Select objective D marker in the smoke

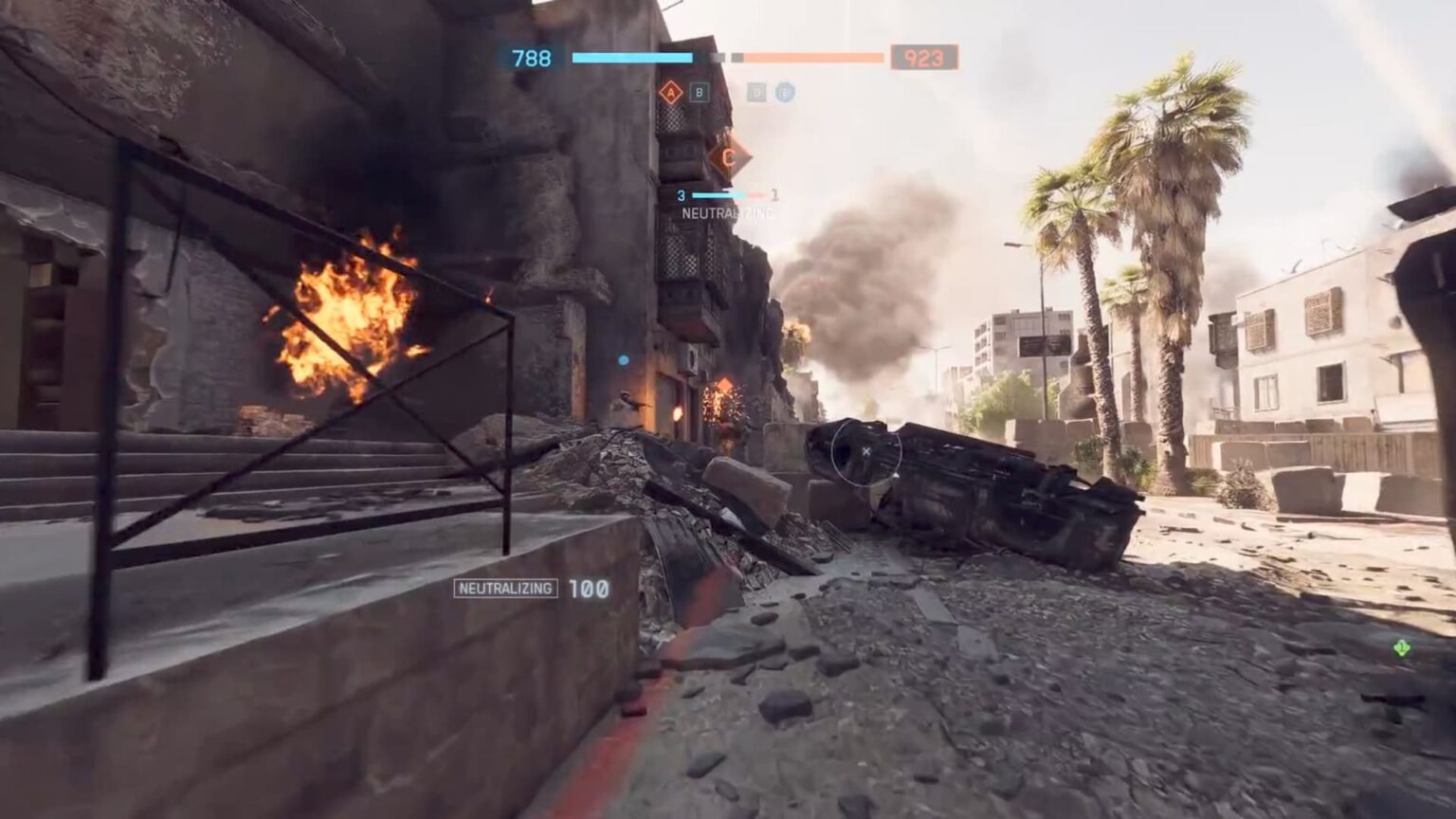(x=755, y=93)
